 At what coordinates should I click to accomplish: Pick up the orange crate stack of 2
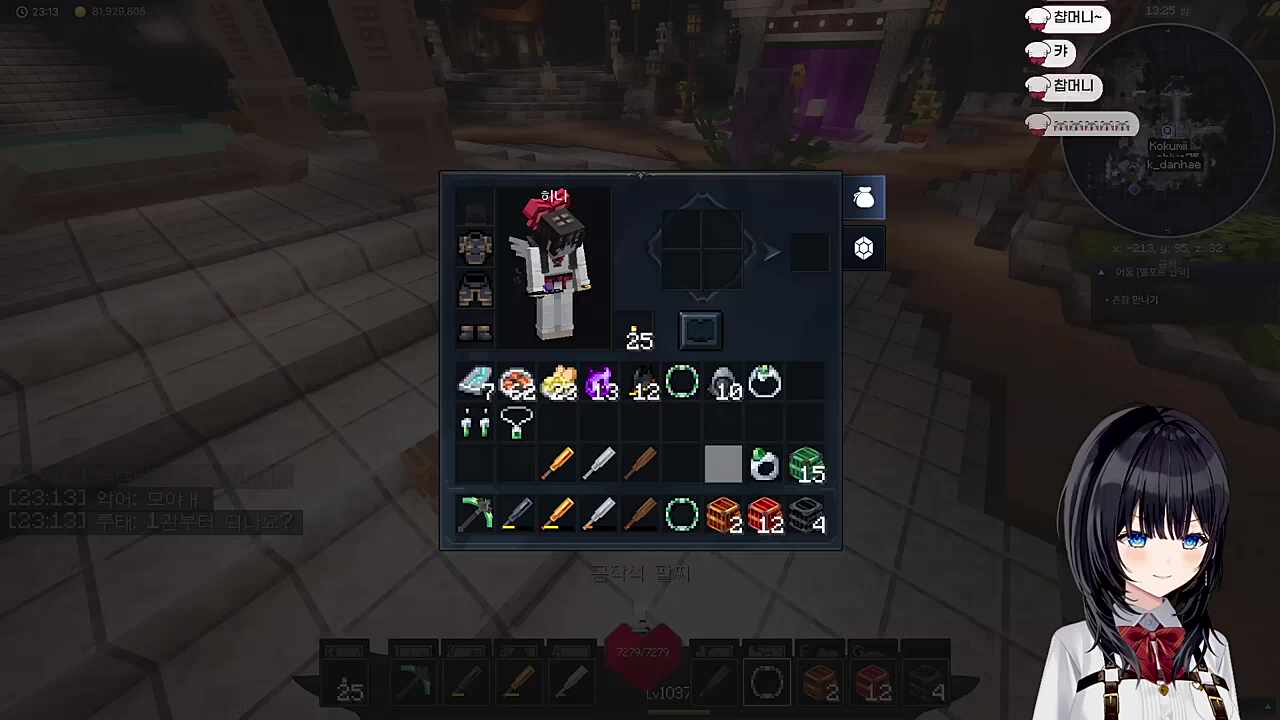coord(723,515)
